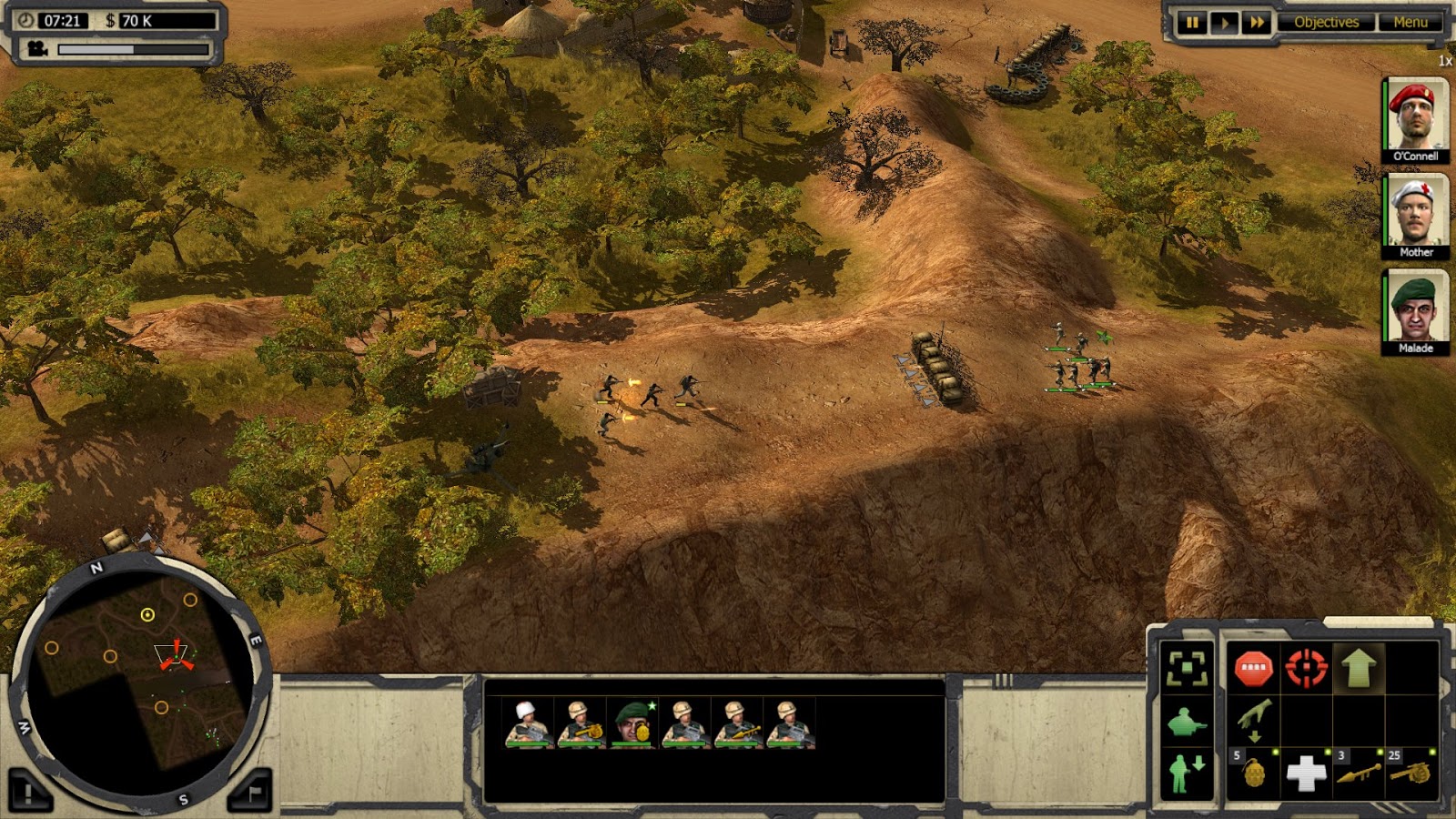Screen dimensions: 1456x819
Task: Select the grenade from the inventory slots
Action: [1256, 774]
